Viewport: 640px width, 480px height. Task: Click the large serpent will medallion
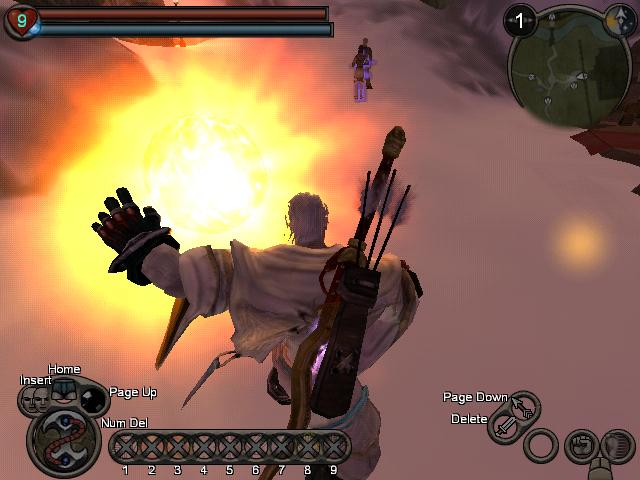pyautogui.click(x=62, y=440)
